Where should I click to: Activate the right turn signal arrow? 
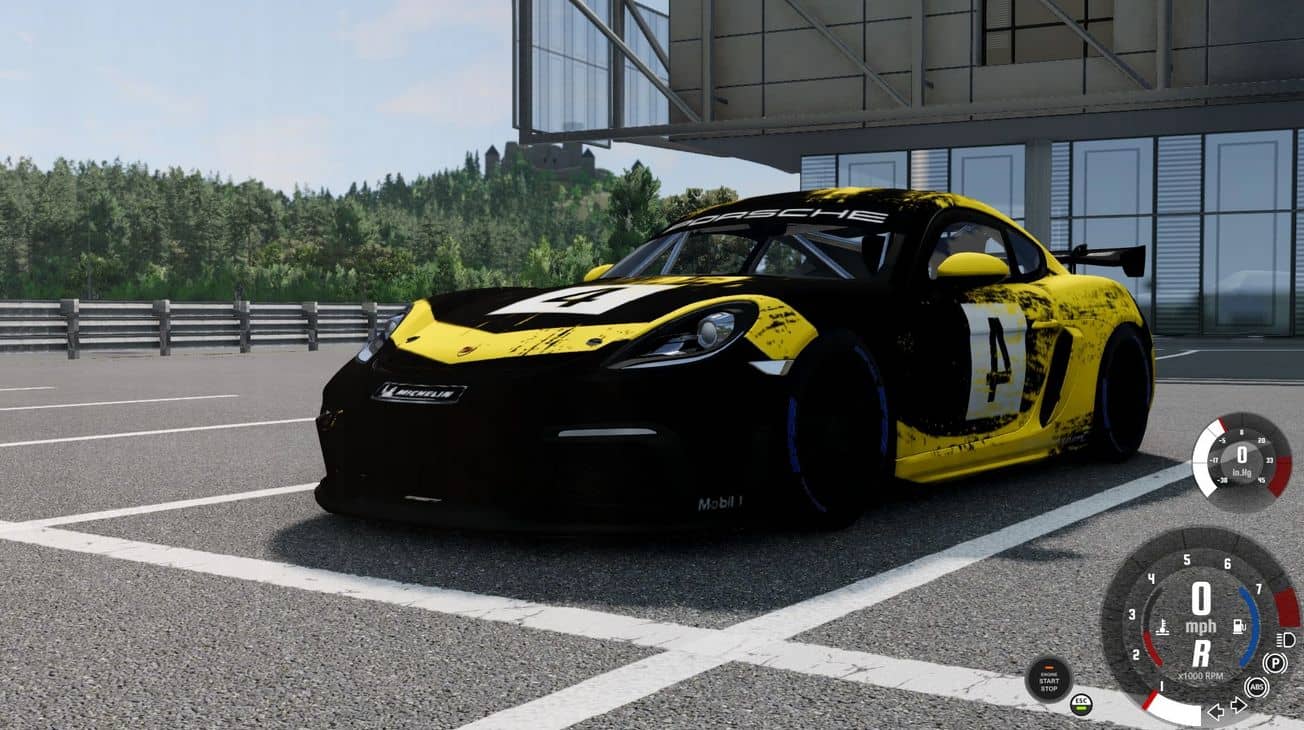[x=1238, y=705]
